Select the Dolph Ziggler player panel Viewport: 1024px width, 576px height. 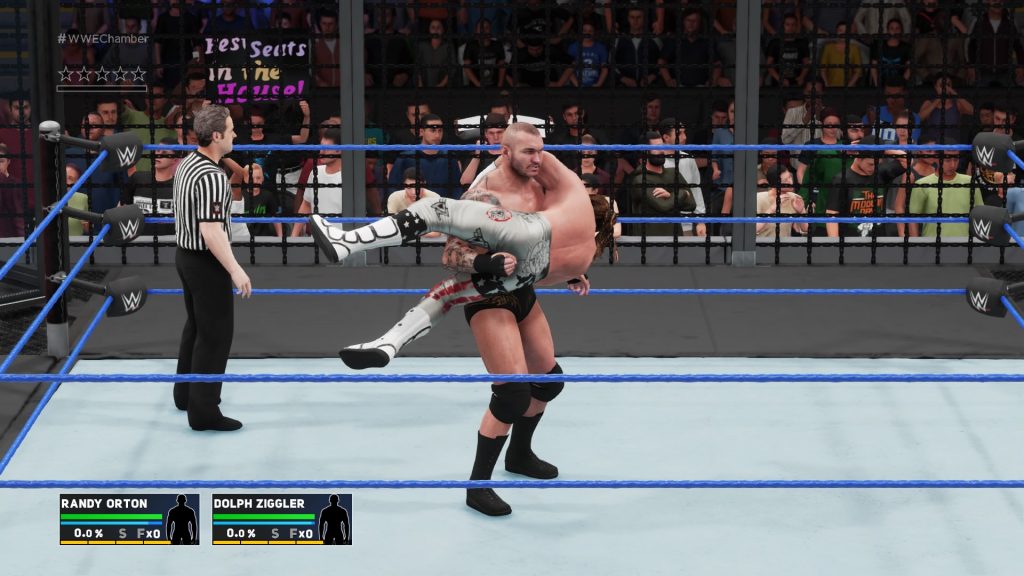[281, 519]
